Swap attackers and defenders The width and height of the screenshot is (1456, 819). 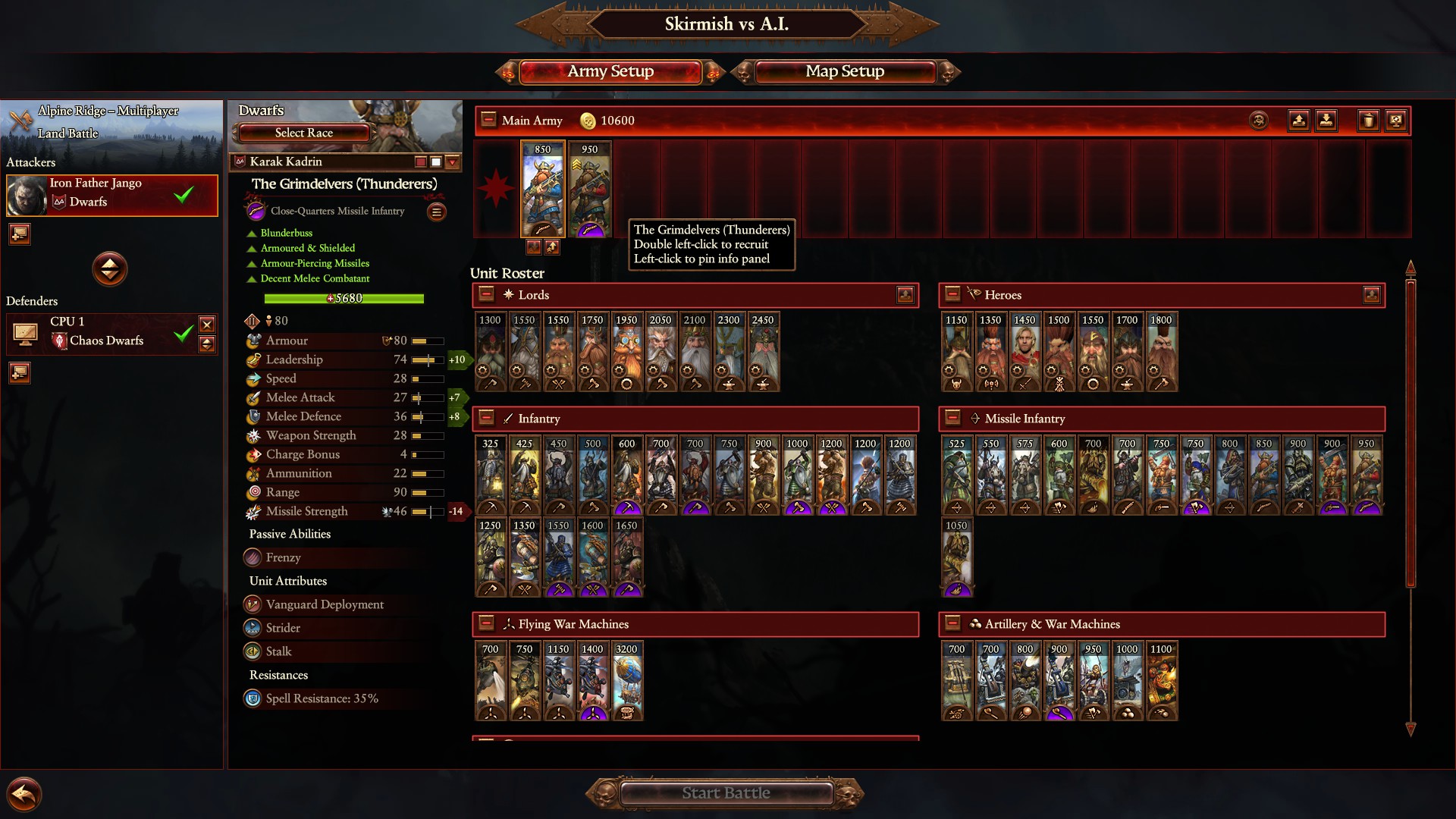pyautogui.click(x=110, y=268)
